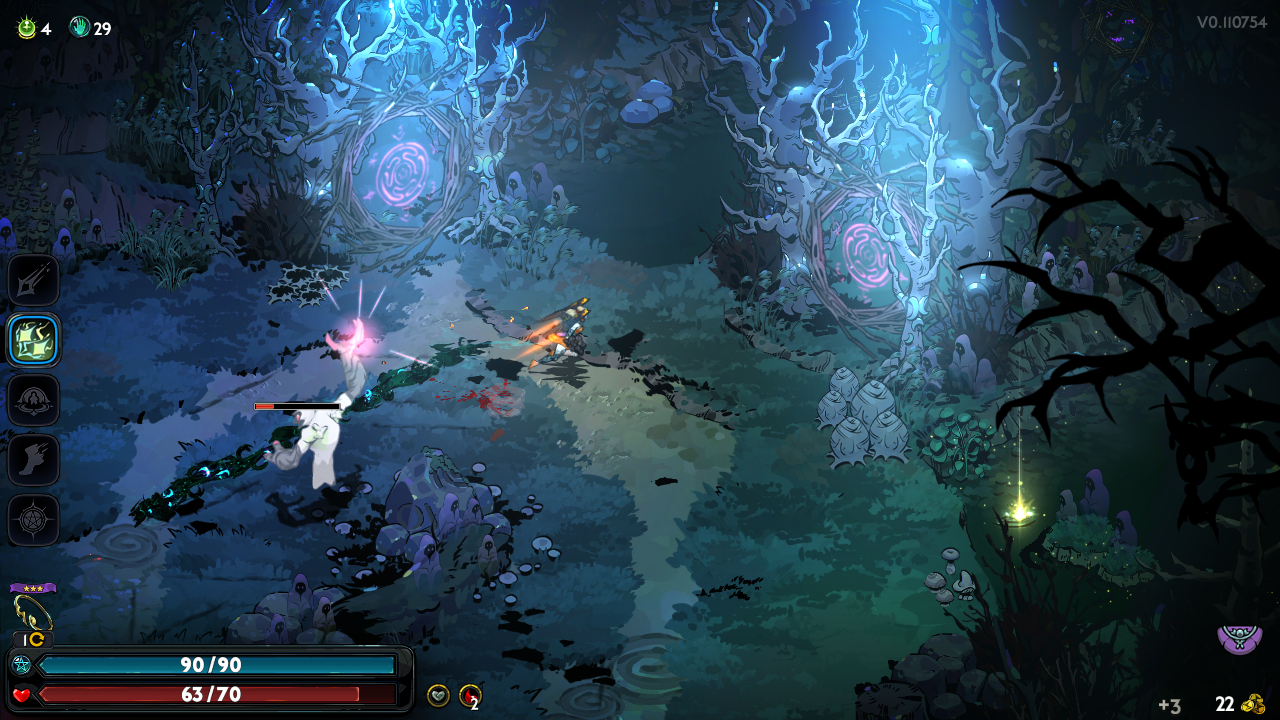Click the gold coins icon

[x=1254, y=704]
